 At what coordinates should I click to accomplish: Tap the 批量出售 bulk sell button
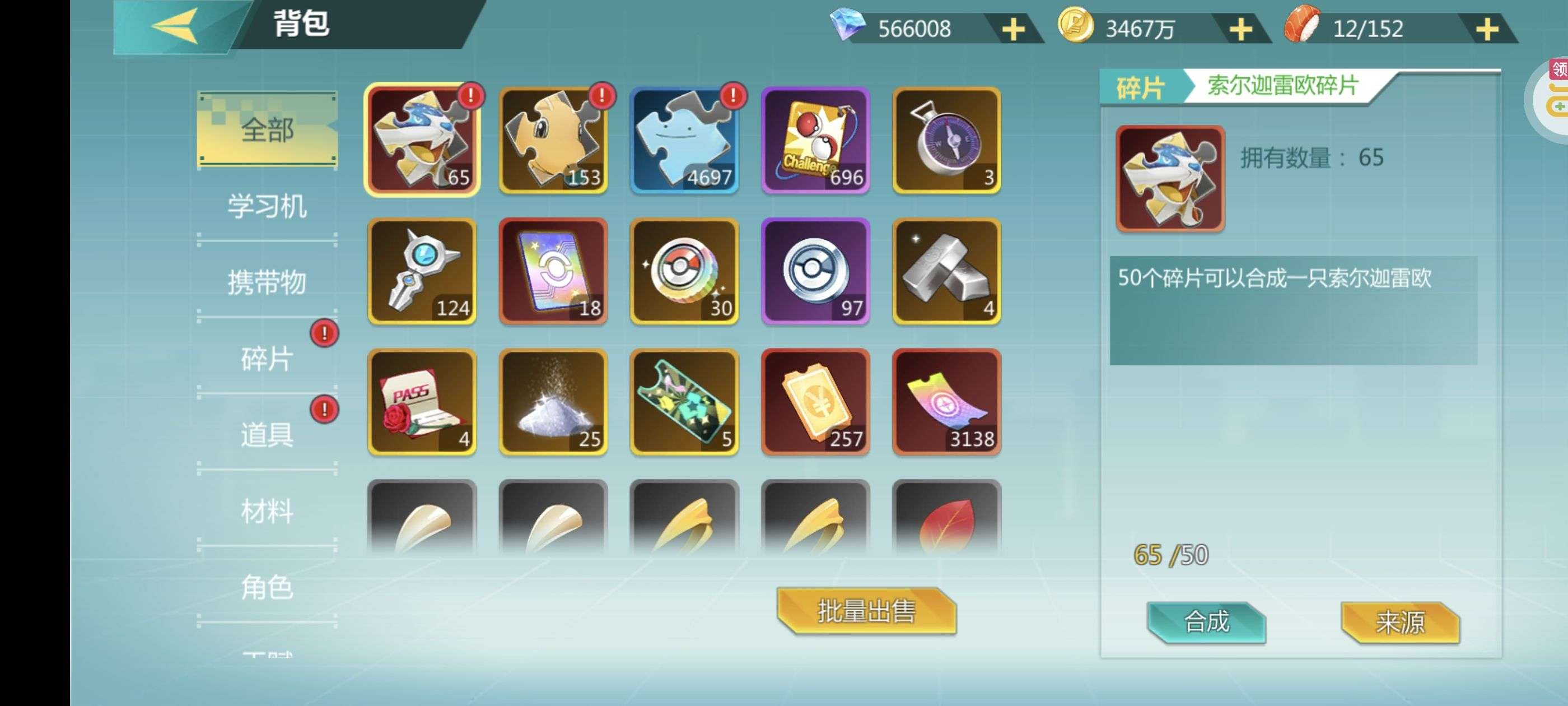pos(866,611)
